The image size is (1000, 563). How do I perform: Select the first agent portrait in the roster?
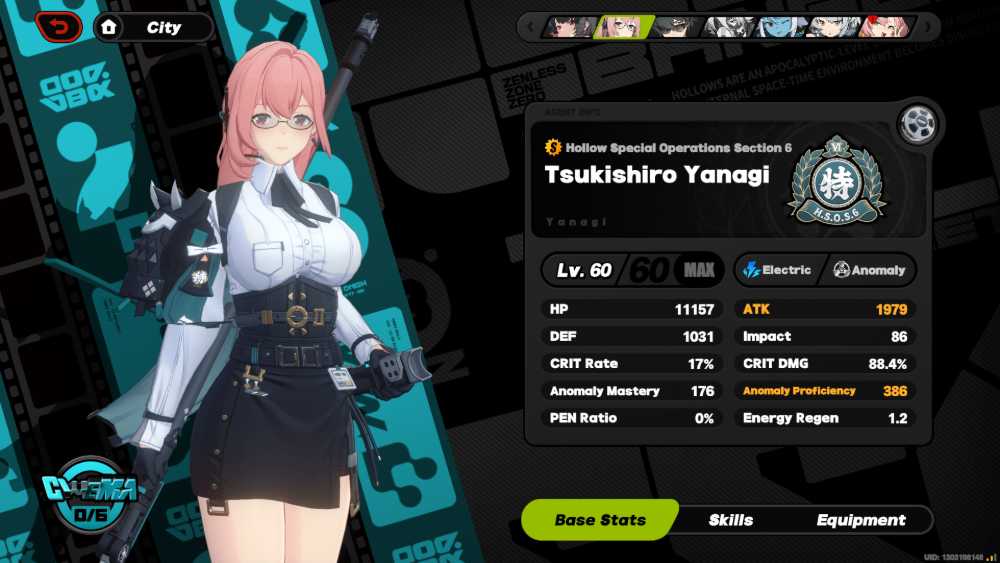(x=568, y=26)
